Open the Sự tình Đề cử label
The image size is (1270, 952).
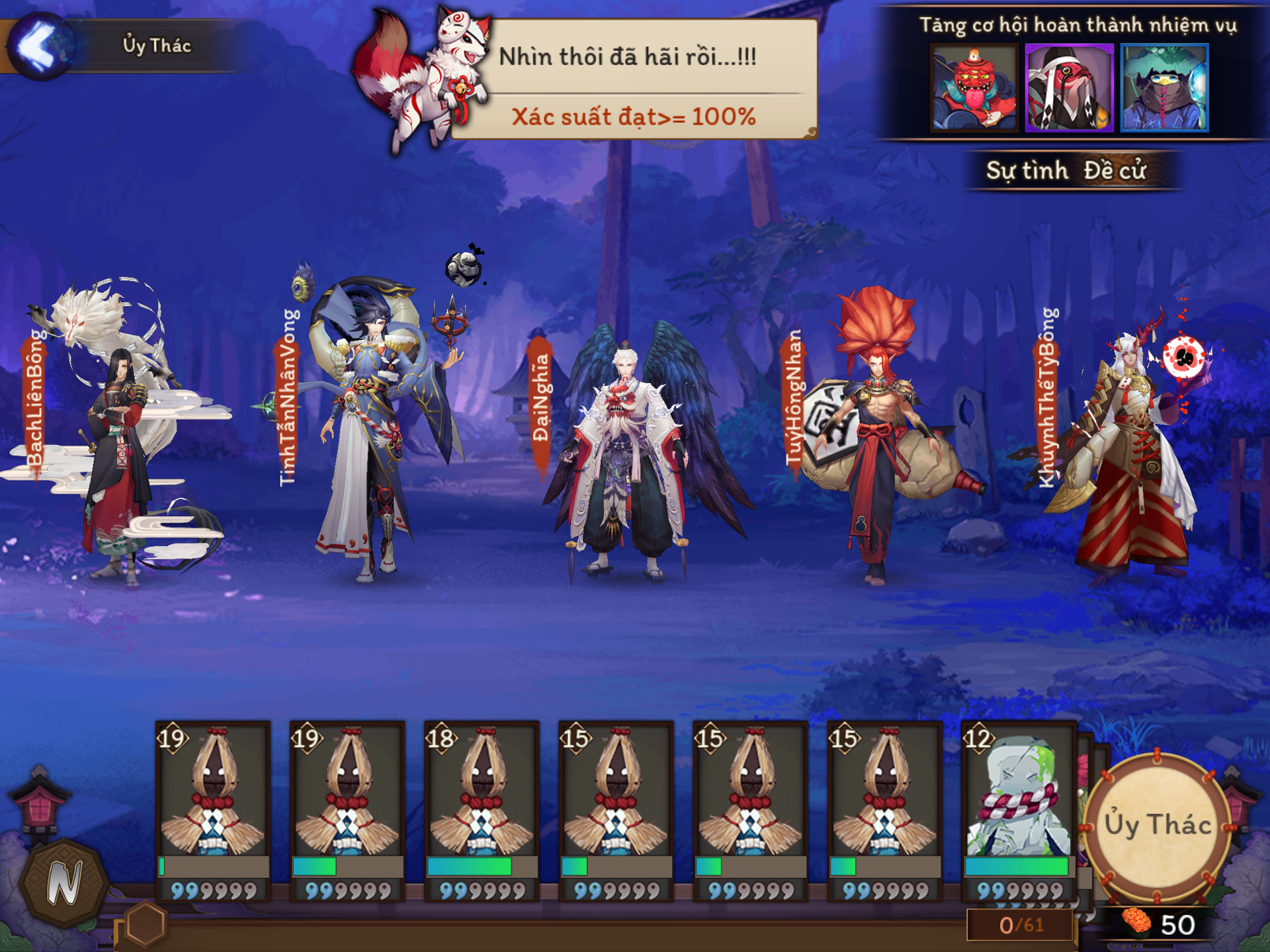(1066, 171)
